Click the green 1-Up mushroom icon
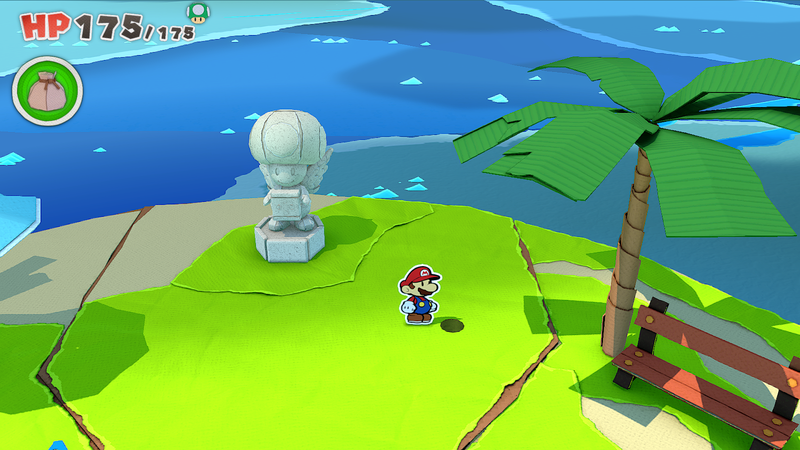This screenshot has height=450, width=800. pos(198,12)
